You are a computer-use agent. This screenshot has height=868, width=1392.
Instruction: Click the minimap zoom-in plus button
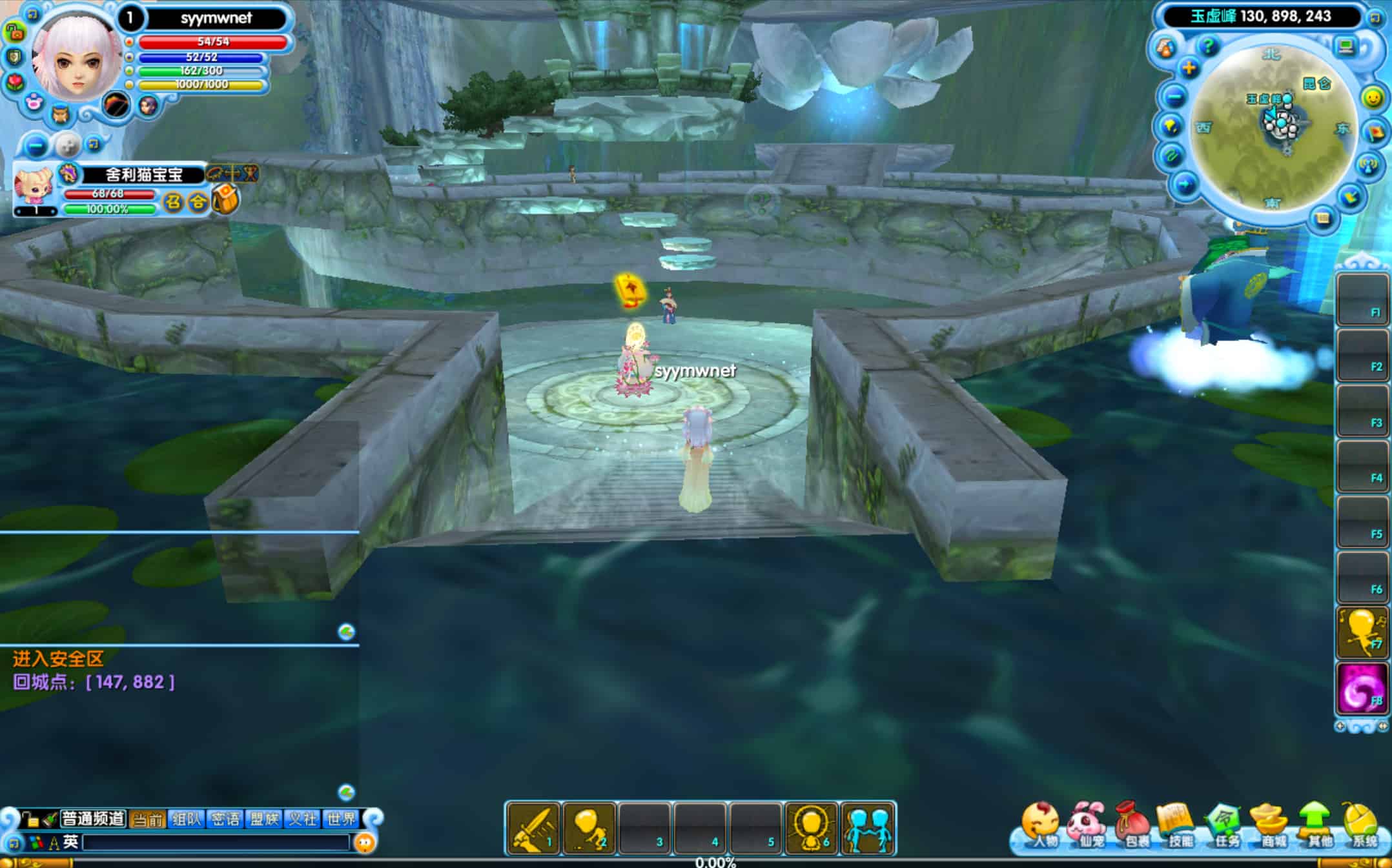(x=1189, y=68)
